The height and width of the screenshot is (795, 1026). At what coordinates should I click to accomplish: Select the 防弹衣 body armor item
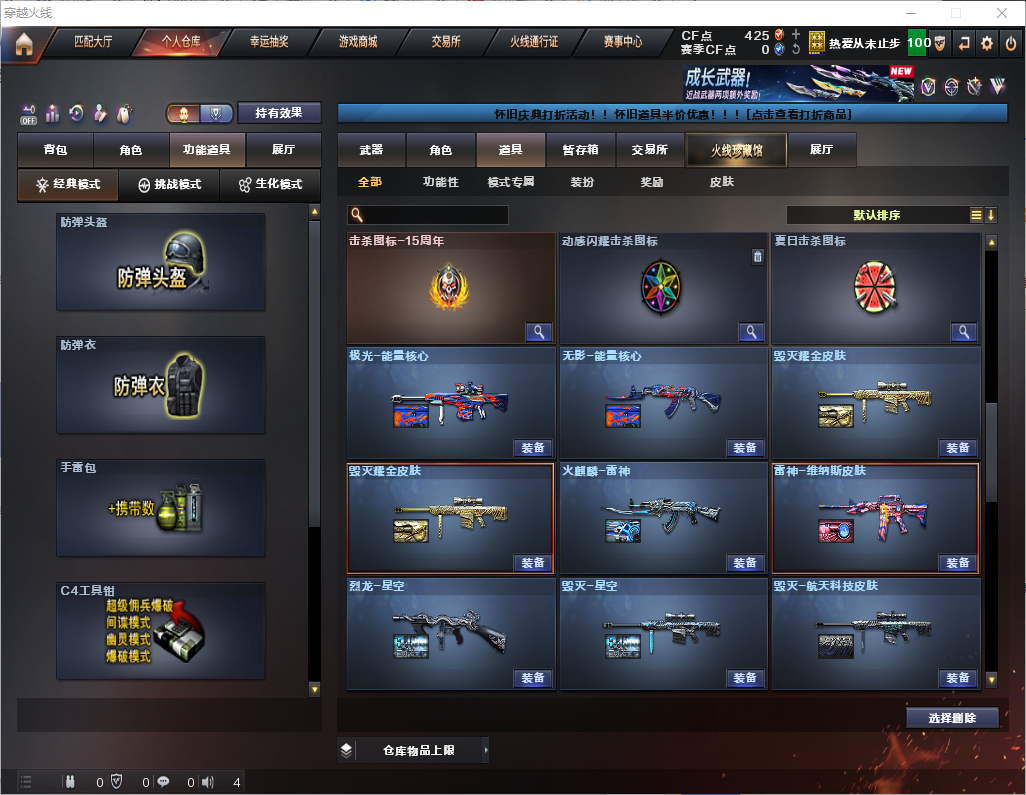click(x=161, y=385)
